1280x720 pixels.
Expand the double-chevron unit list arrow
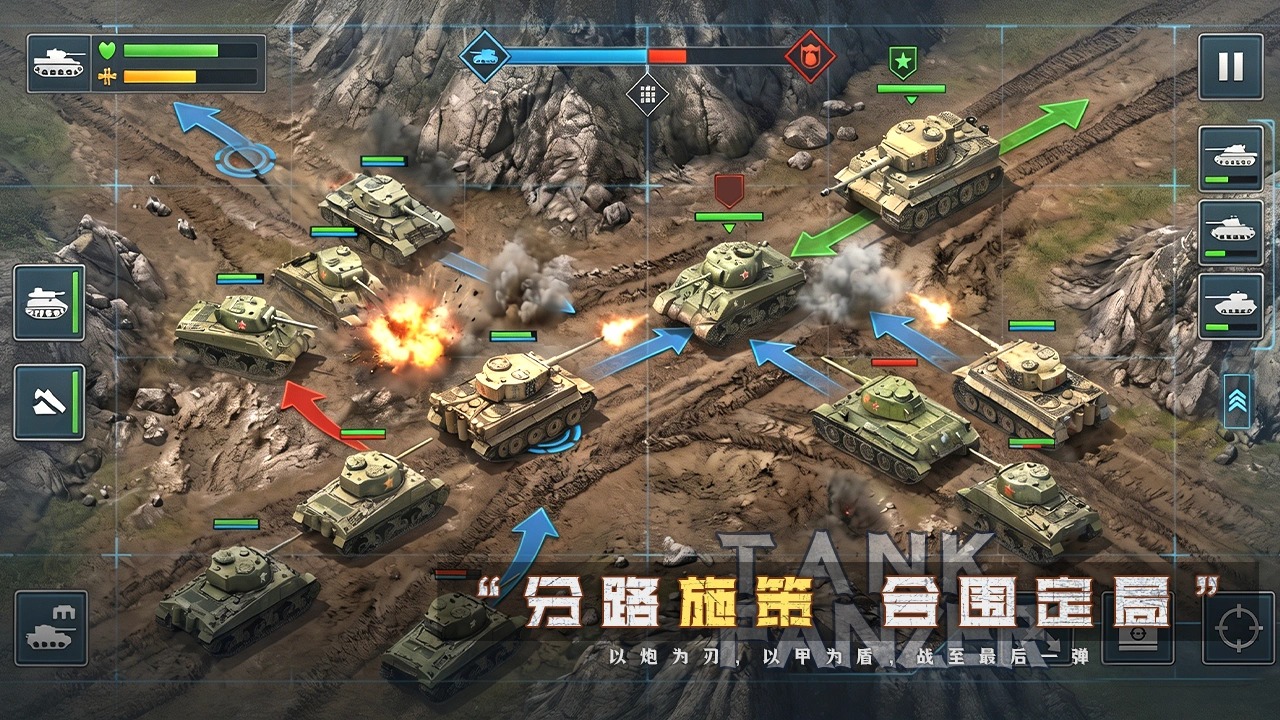(1237, 402)
